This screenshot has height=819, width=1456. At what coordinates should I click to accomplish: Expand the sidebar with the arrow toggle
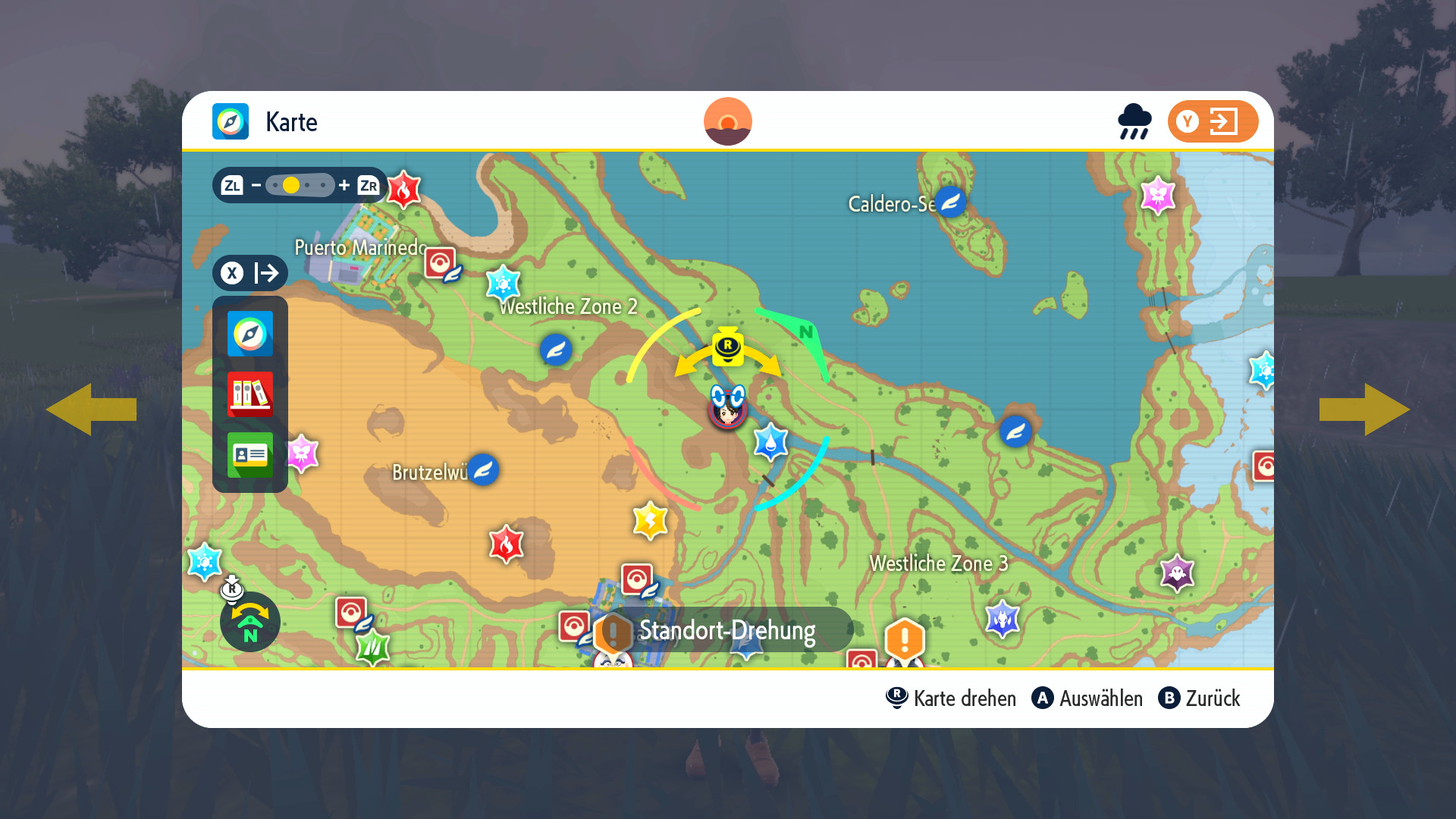tap(250, 273)
